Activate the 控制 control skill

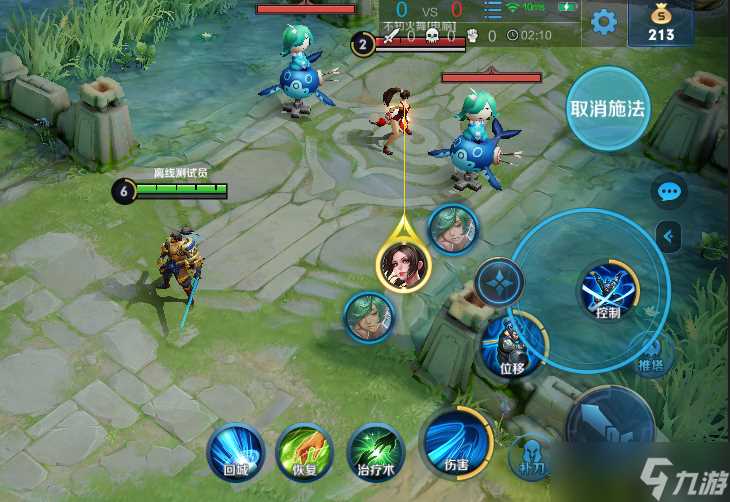tap(609, 293)
